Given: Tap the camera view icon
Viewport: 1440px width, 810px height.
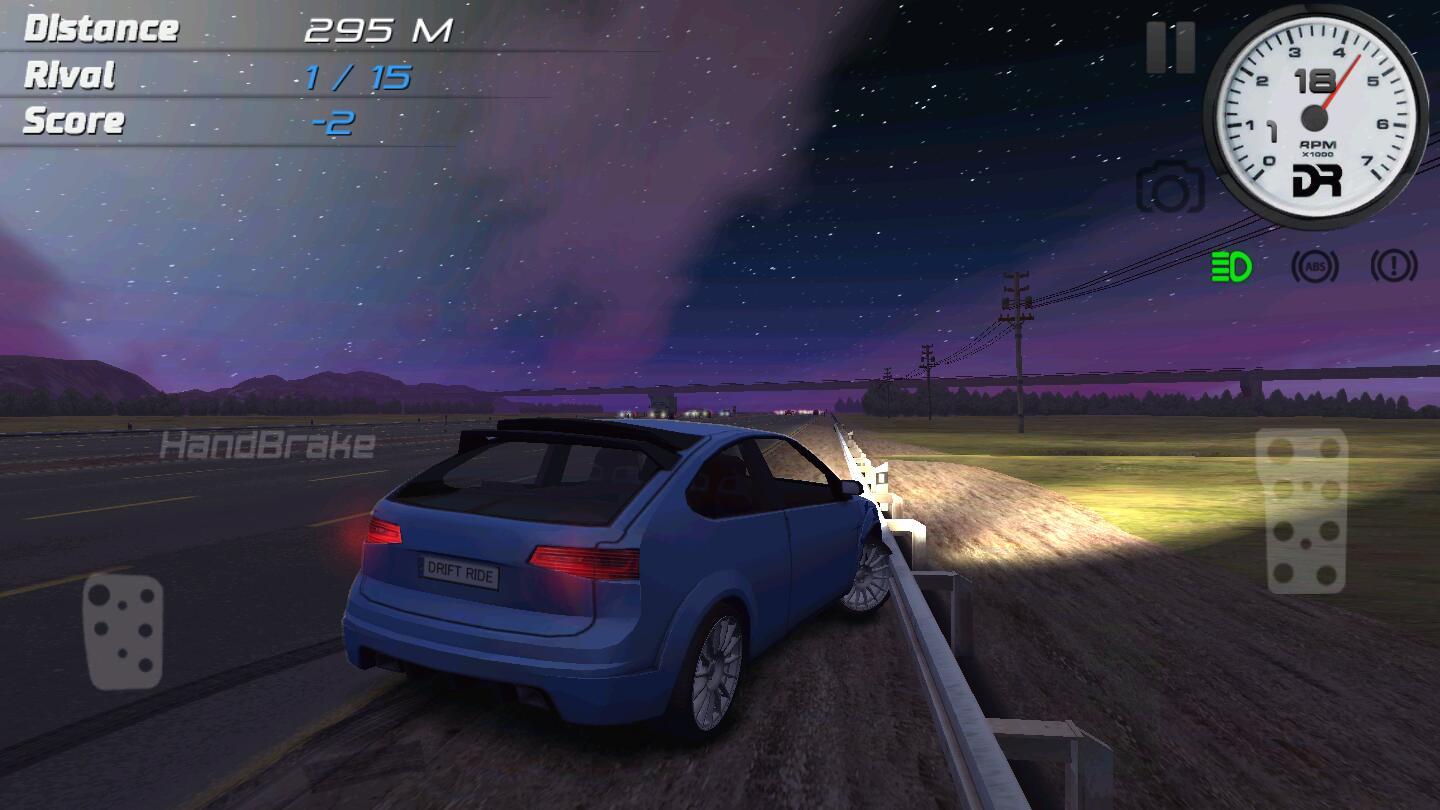Looking at the screenshot, I should point(1170,187).
